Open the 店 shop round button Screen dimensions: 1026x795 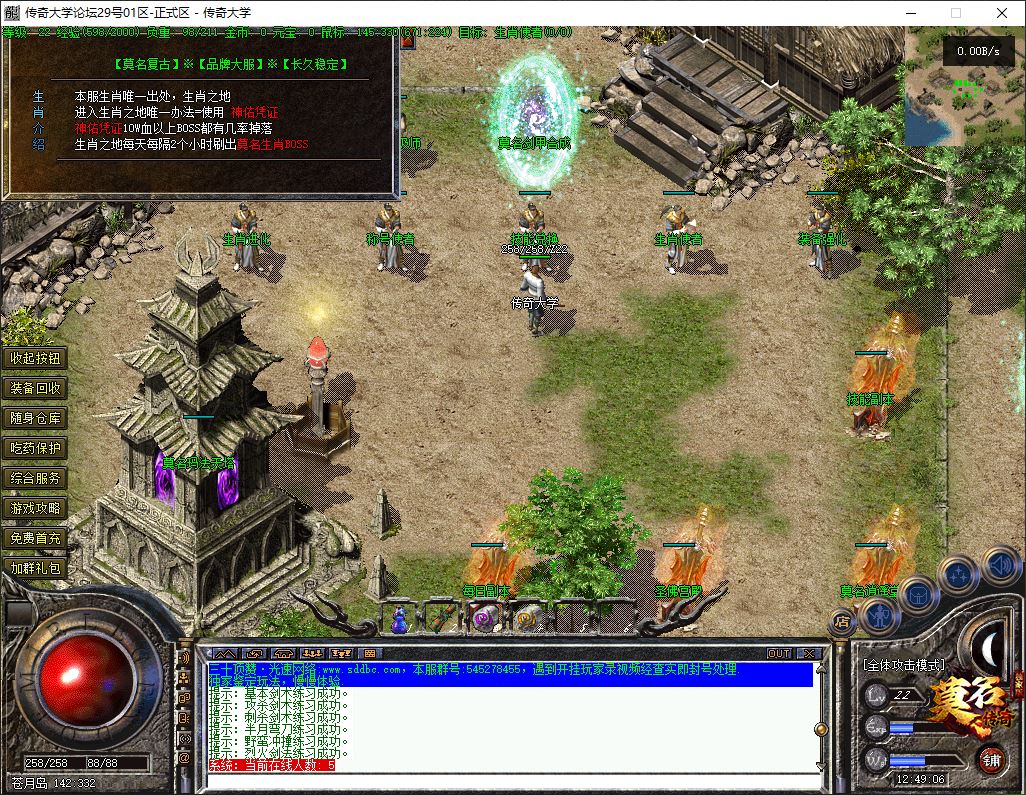click(841, 622)
